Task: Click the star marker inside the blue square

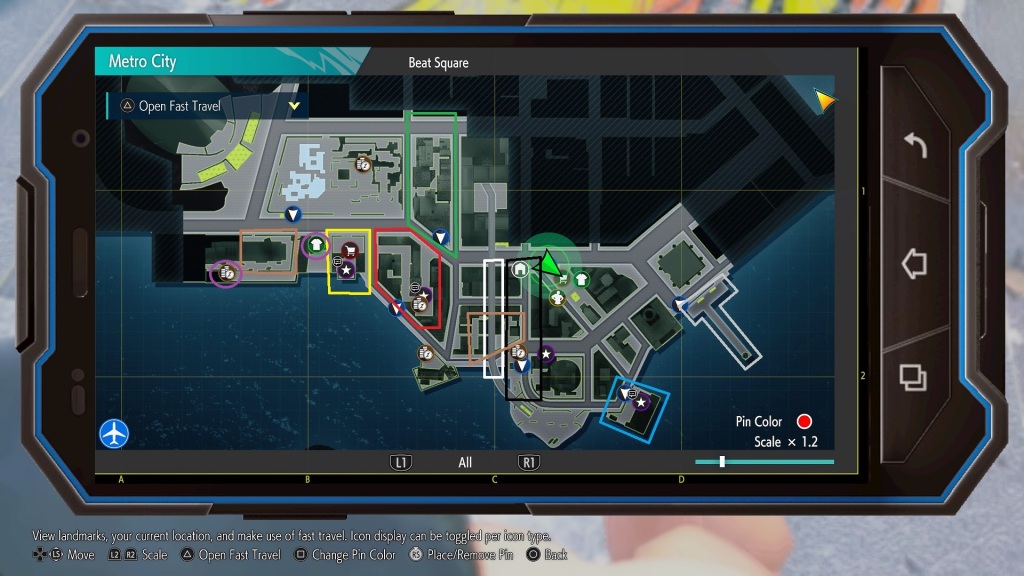Action: [x=641, y=402]
